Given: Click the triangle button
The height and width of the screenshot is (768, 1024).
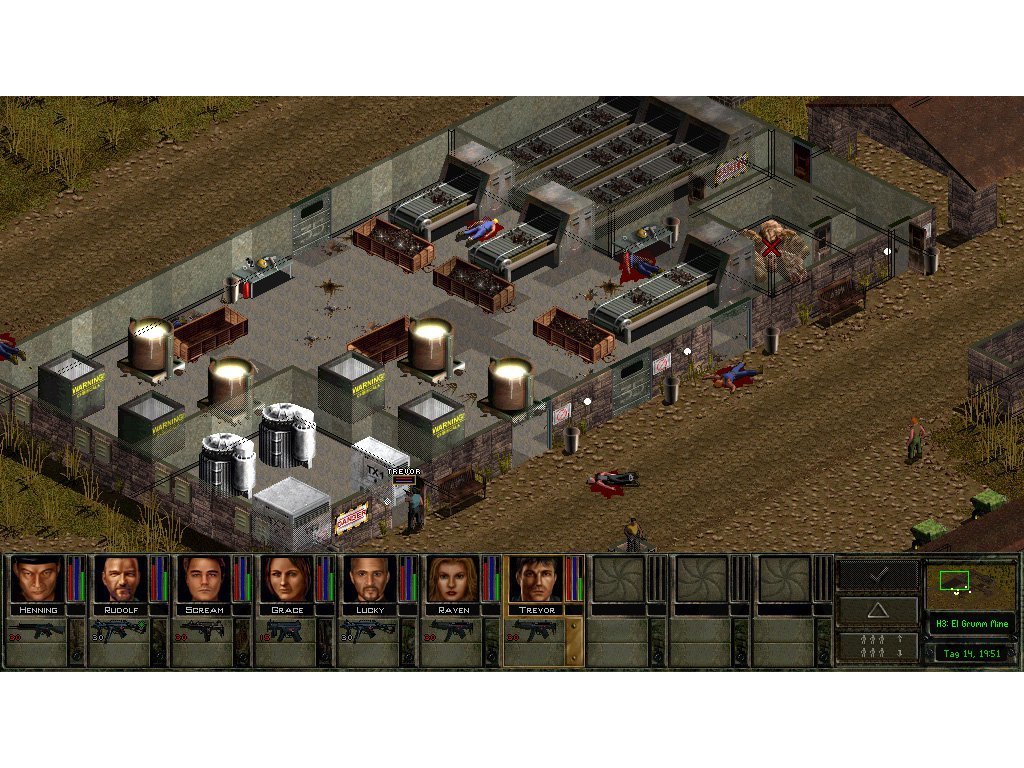Looking at the screenshot, I should click(x=877, y=611).
